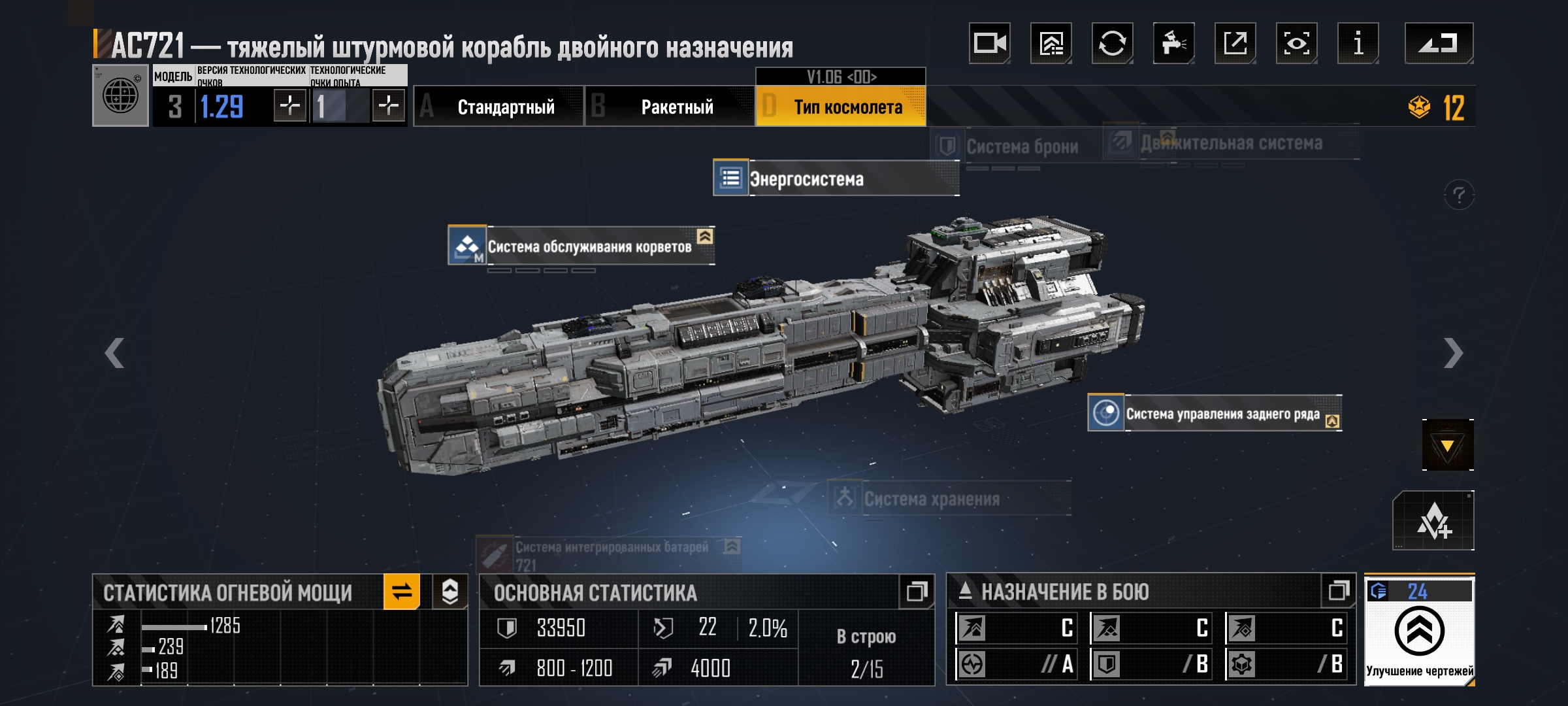This screenshot has width=1568, height=706.
Task: Open the question mark help button
Action: (x=1459, y=195)
